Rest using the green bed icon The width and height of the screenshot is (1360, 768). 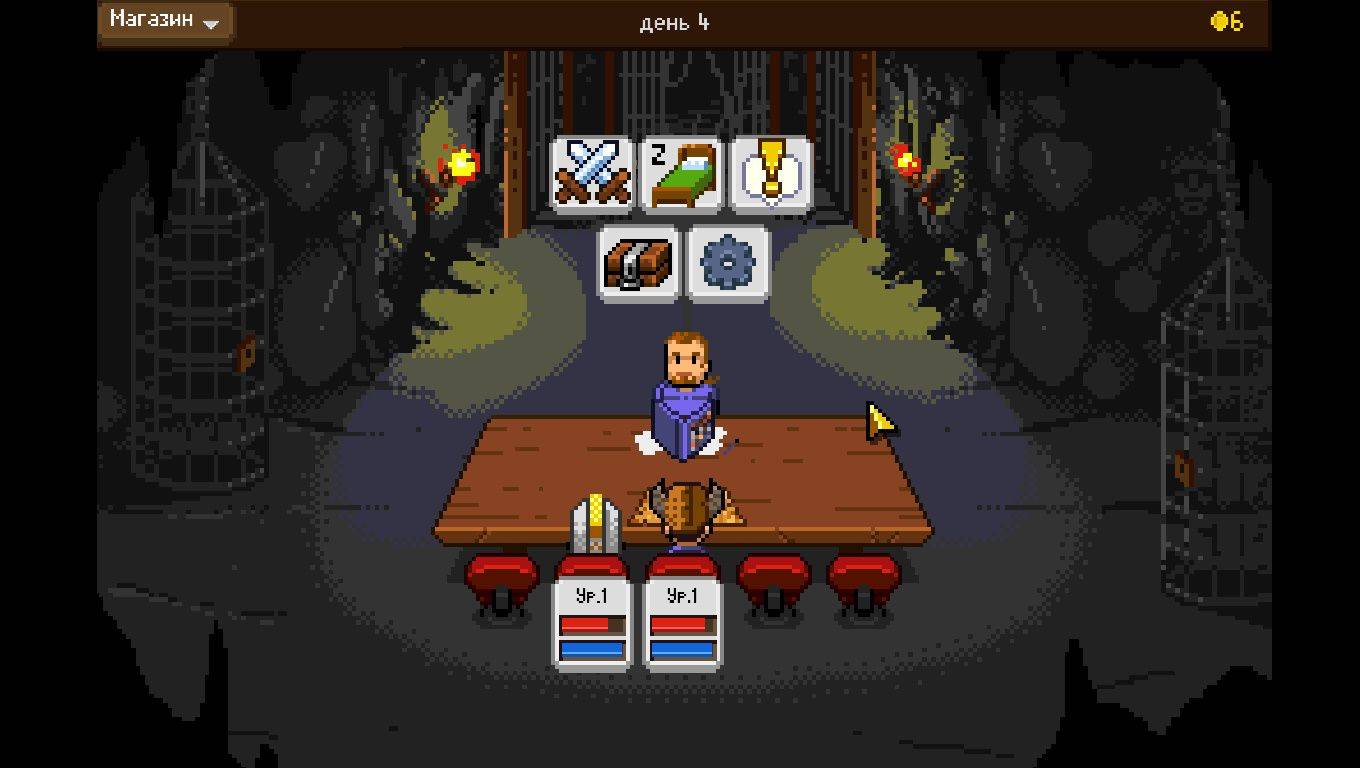point(681,175)
